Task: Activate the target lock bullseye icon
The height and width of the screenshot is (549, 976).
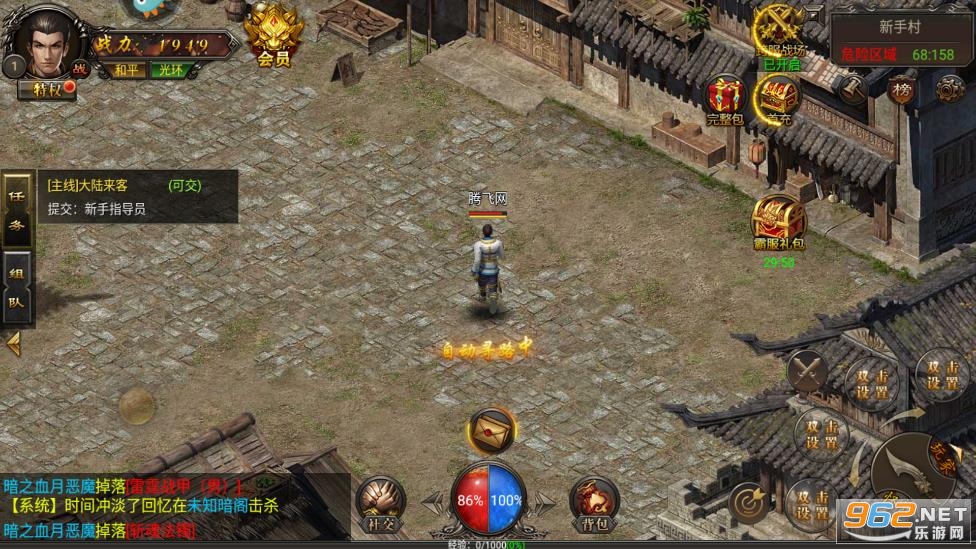Action: (750, 503)
